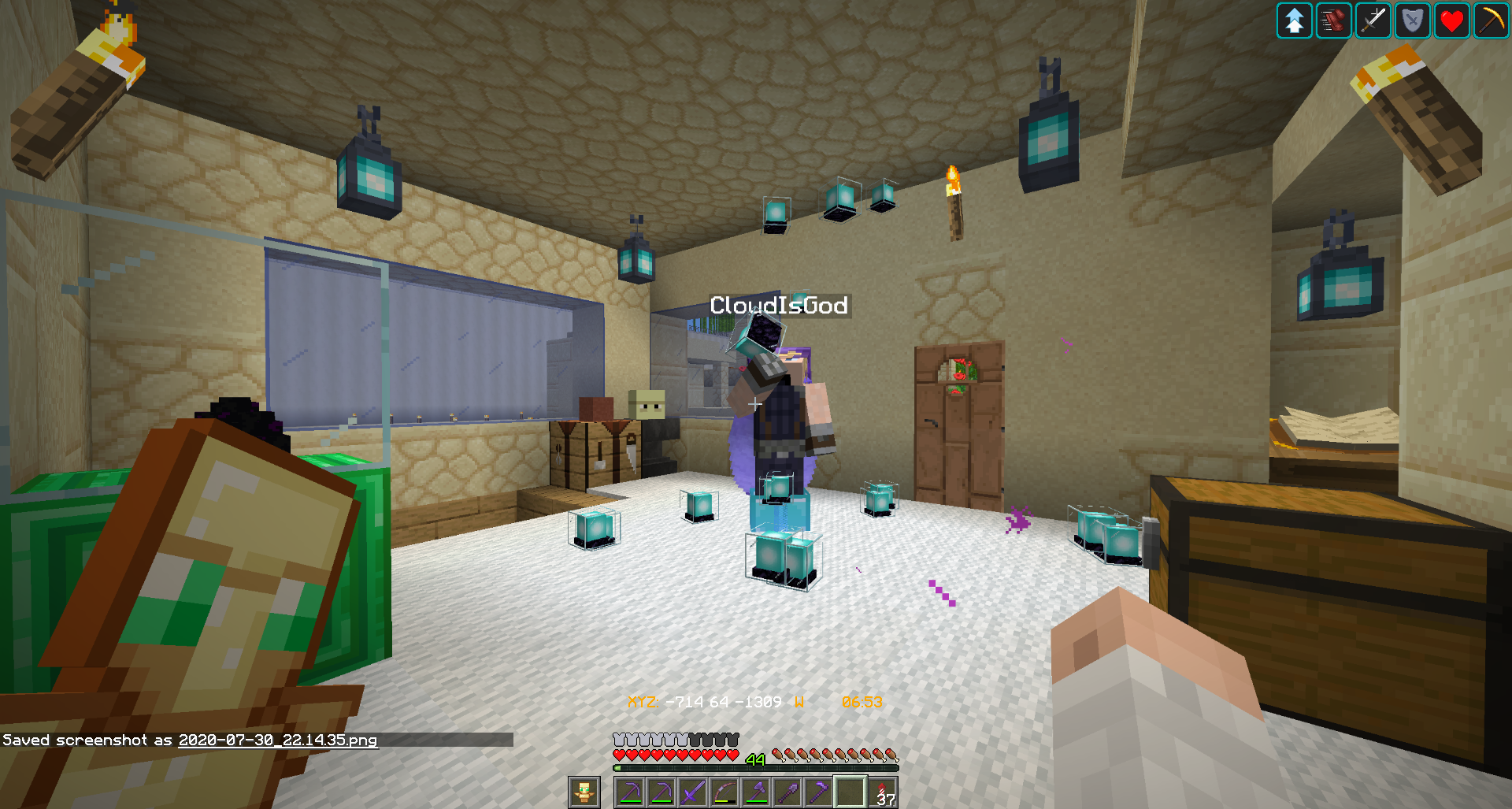The height and width of the screenshot is (809, 1512).
Task: Open the saved screenshot 2020-07-30_22.14.35.png link
Action: pyautogui.click(x=277, y=741)
